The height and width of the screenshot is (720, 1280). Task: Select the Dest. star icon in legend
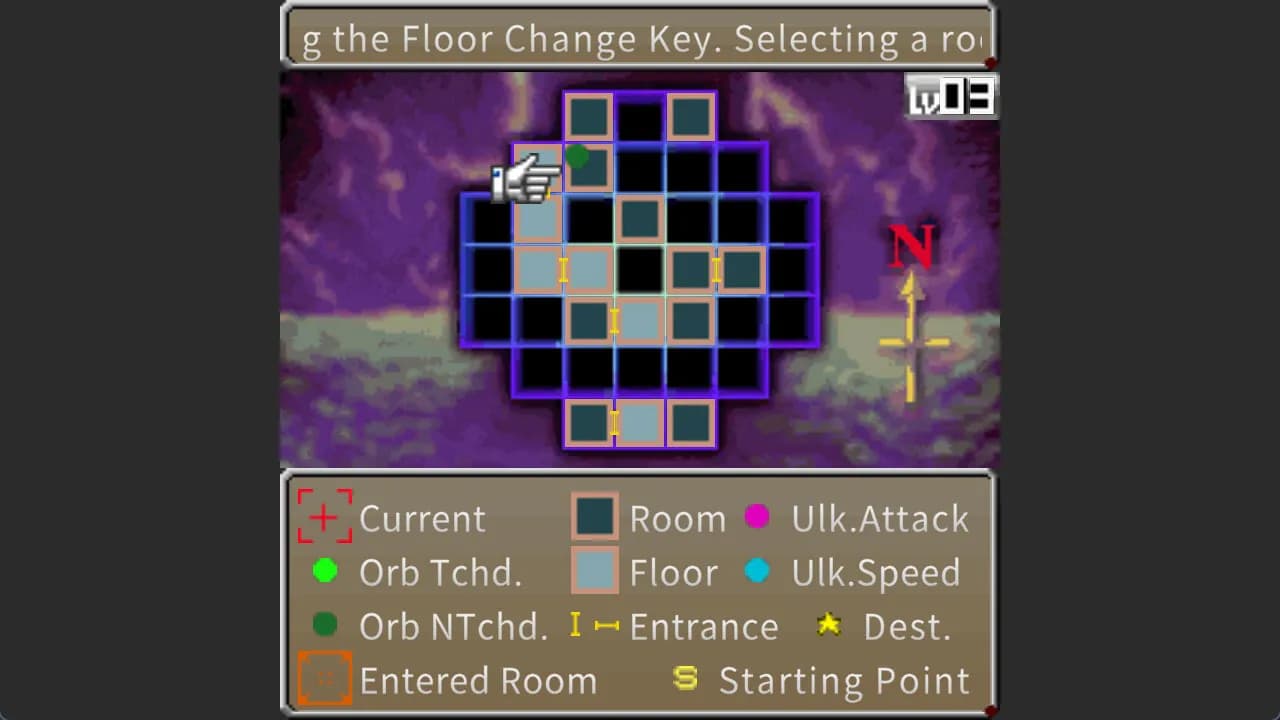(x=830, y=626)
